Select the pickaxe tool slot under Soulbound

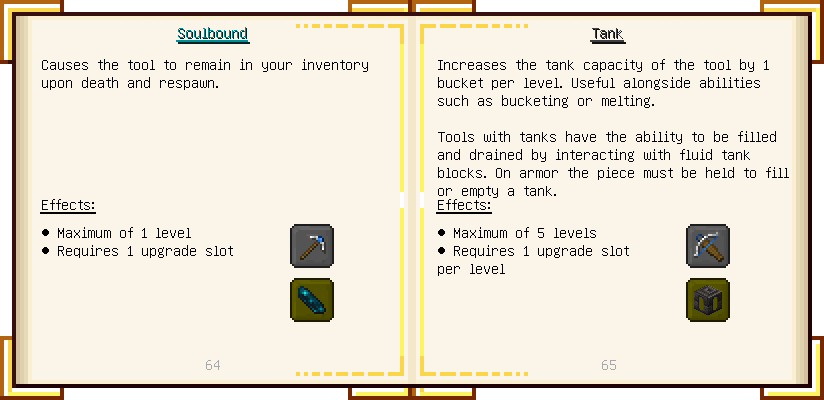point(311,246)
